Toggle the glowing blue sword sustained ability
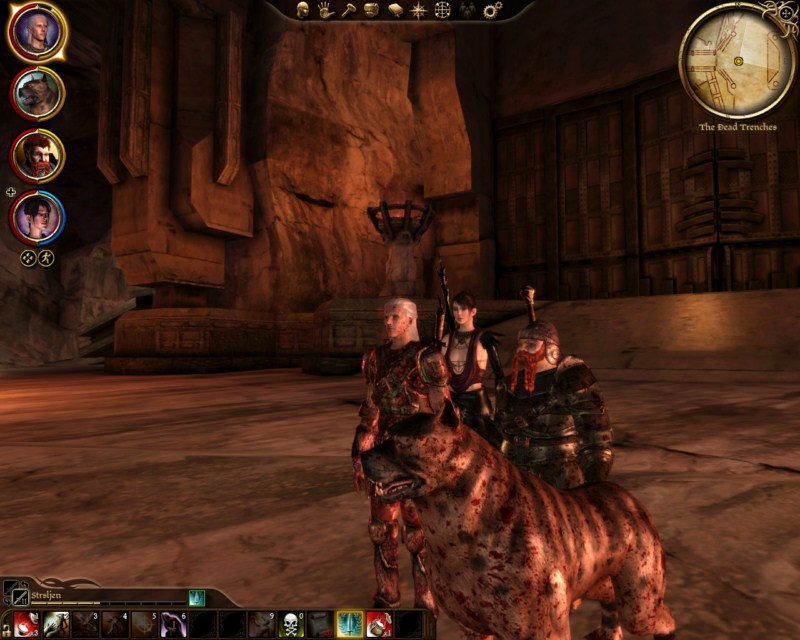Image resolution: width=800 pixels, height=640 pixels. pyautogui.click(x=350, y=624)
